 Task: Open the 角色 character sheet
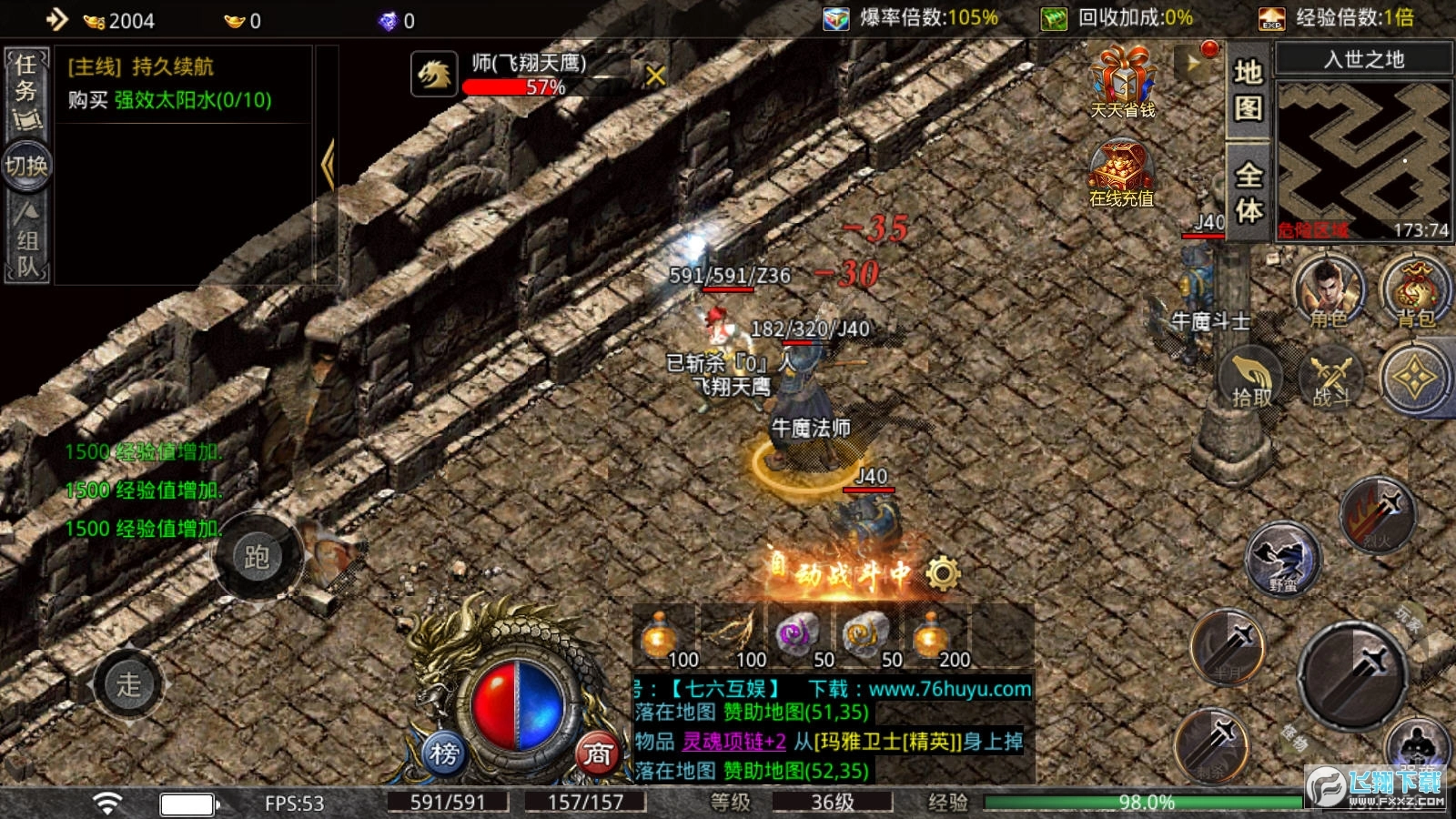click(1329, 291)
